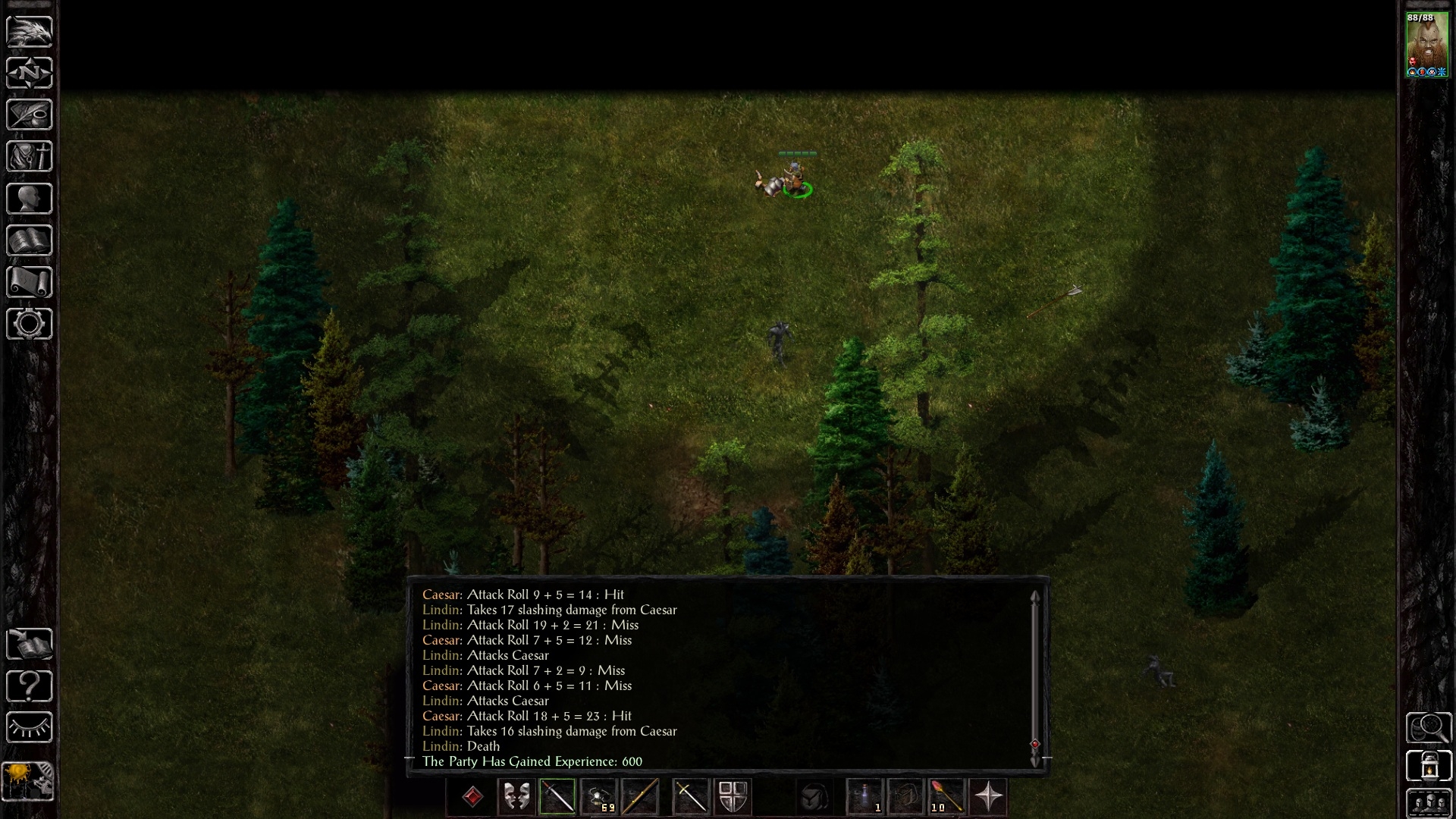This screenshot has height=819, width=1456.
Task: Open the area map with the compass button
Action: click(30, 74)
